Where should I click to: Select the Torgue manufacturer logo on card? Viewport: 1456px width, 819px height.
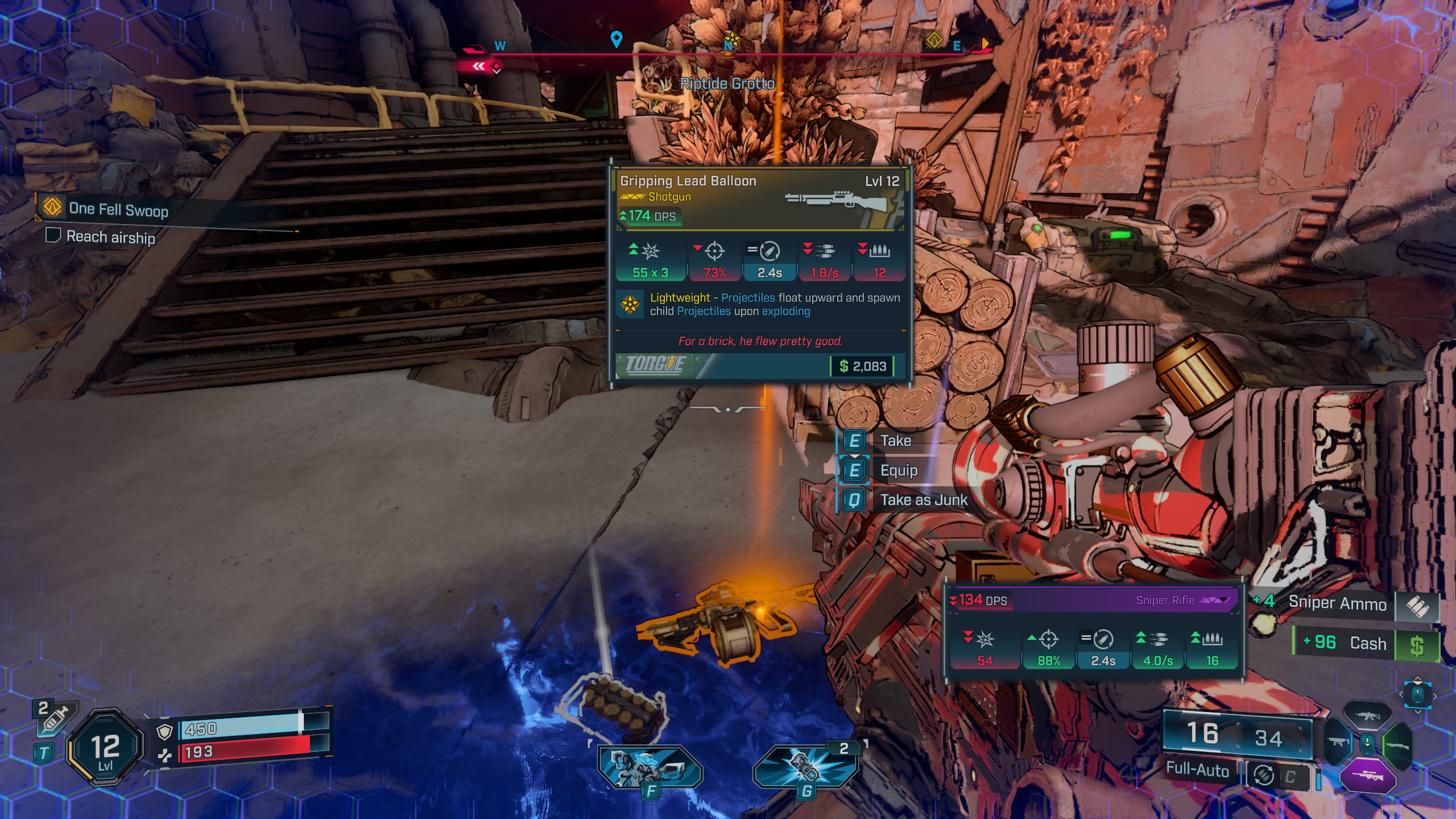pos(655,365)
